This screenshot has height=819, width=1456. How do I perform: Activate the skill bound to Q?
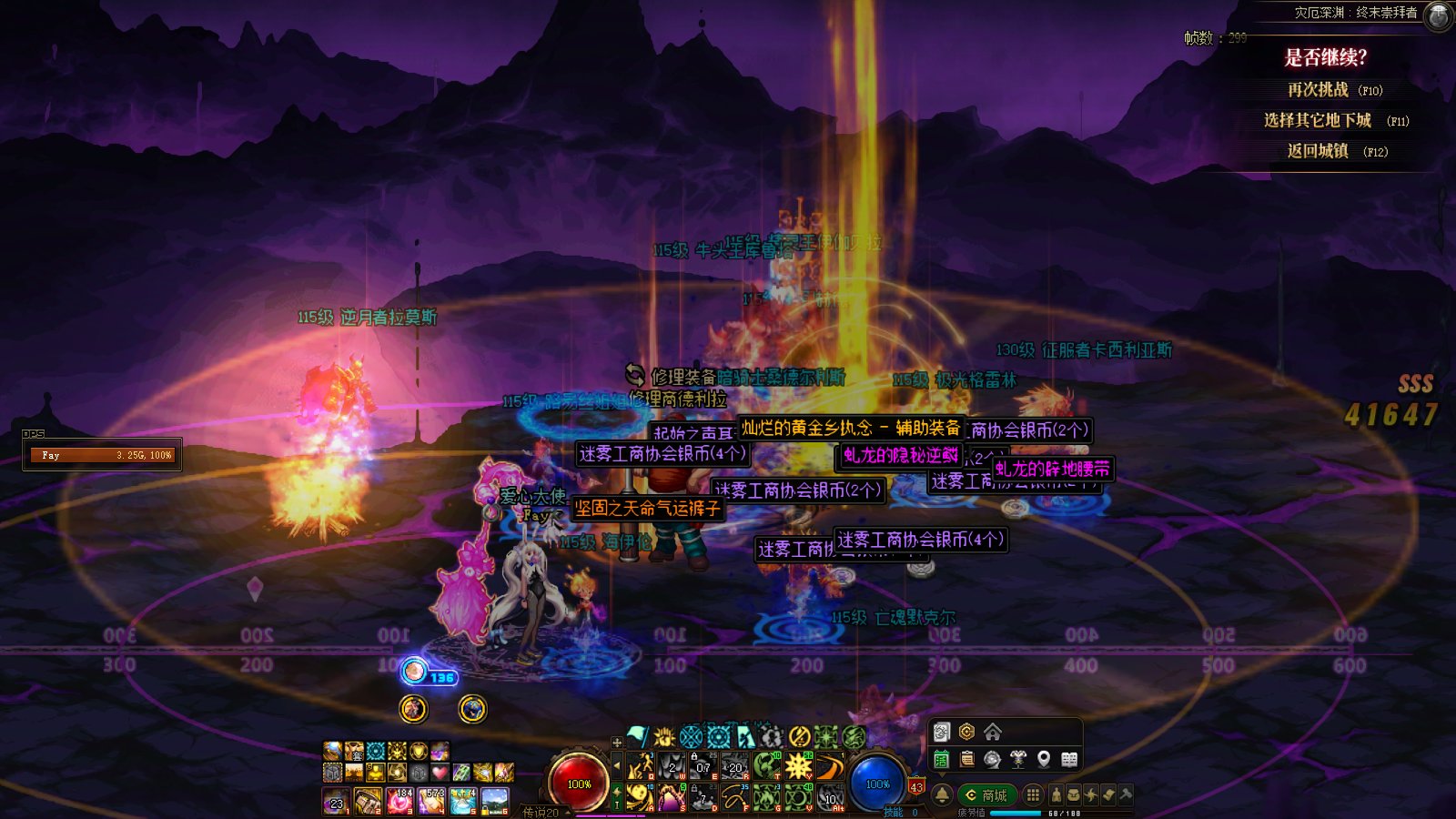(x=642, y=766)
